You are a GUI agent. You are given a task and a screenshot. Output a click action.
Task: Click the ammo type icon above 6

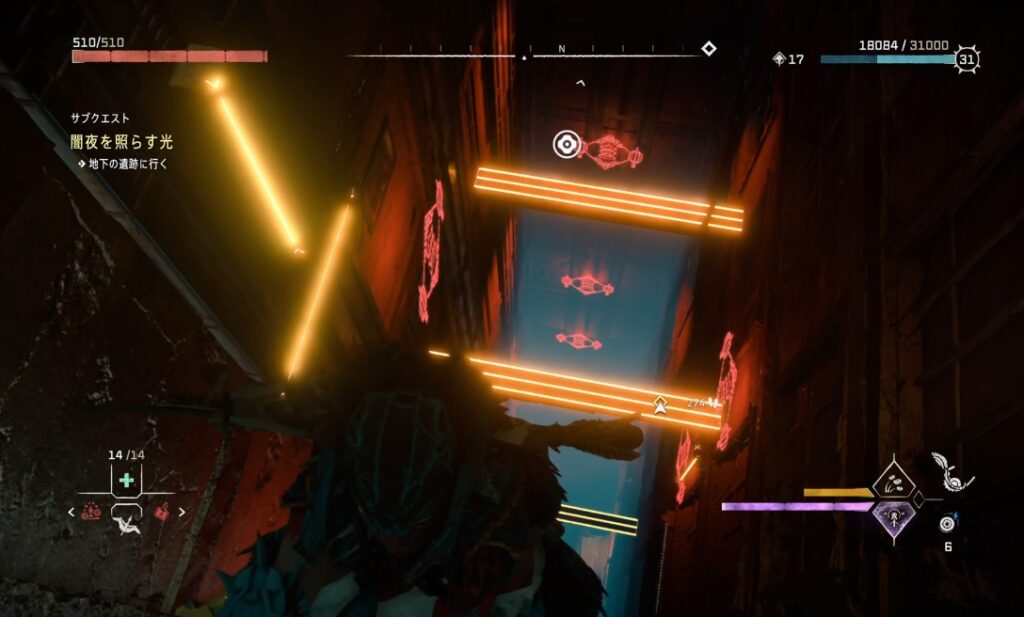pyautogui.click(x=947, y=523)
